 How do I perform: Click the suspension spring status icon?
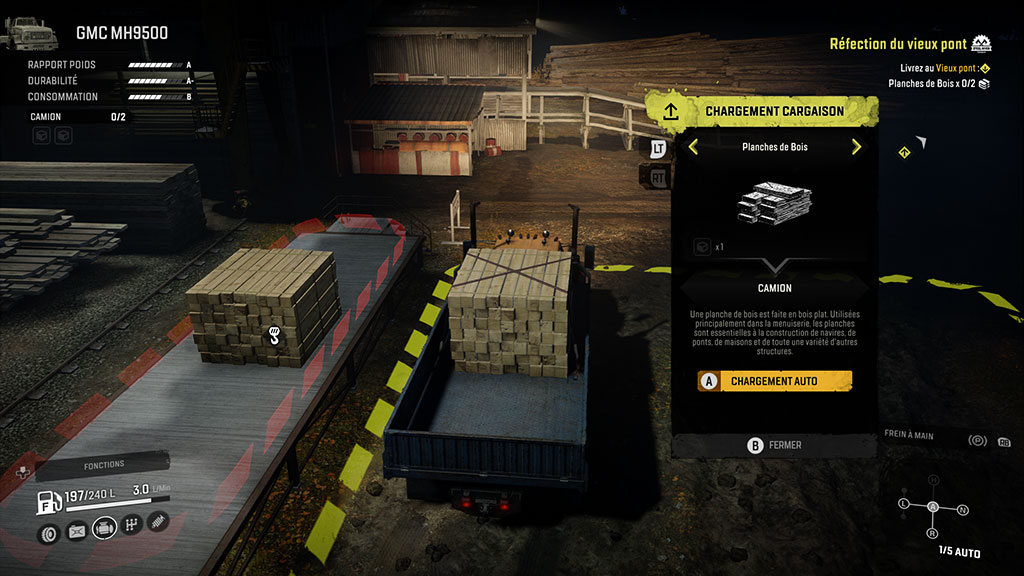[x=158, y=521]
